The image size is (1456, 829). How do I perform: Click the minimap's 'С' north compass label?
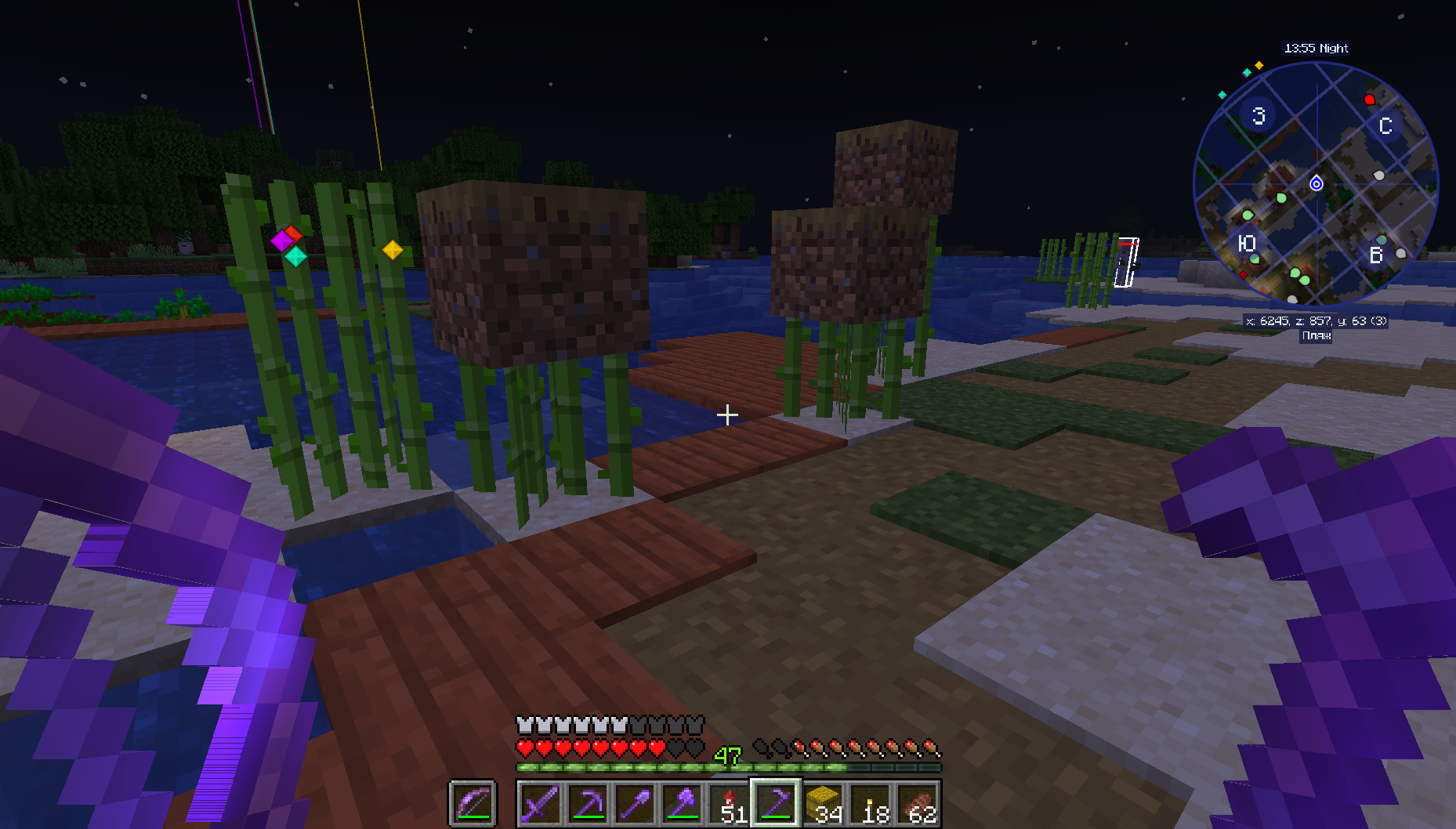coord(1385,126)
